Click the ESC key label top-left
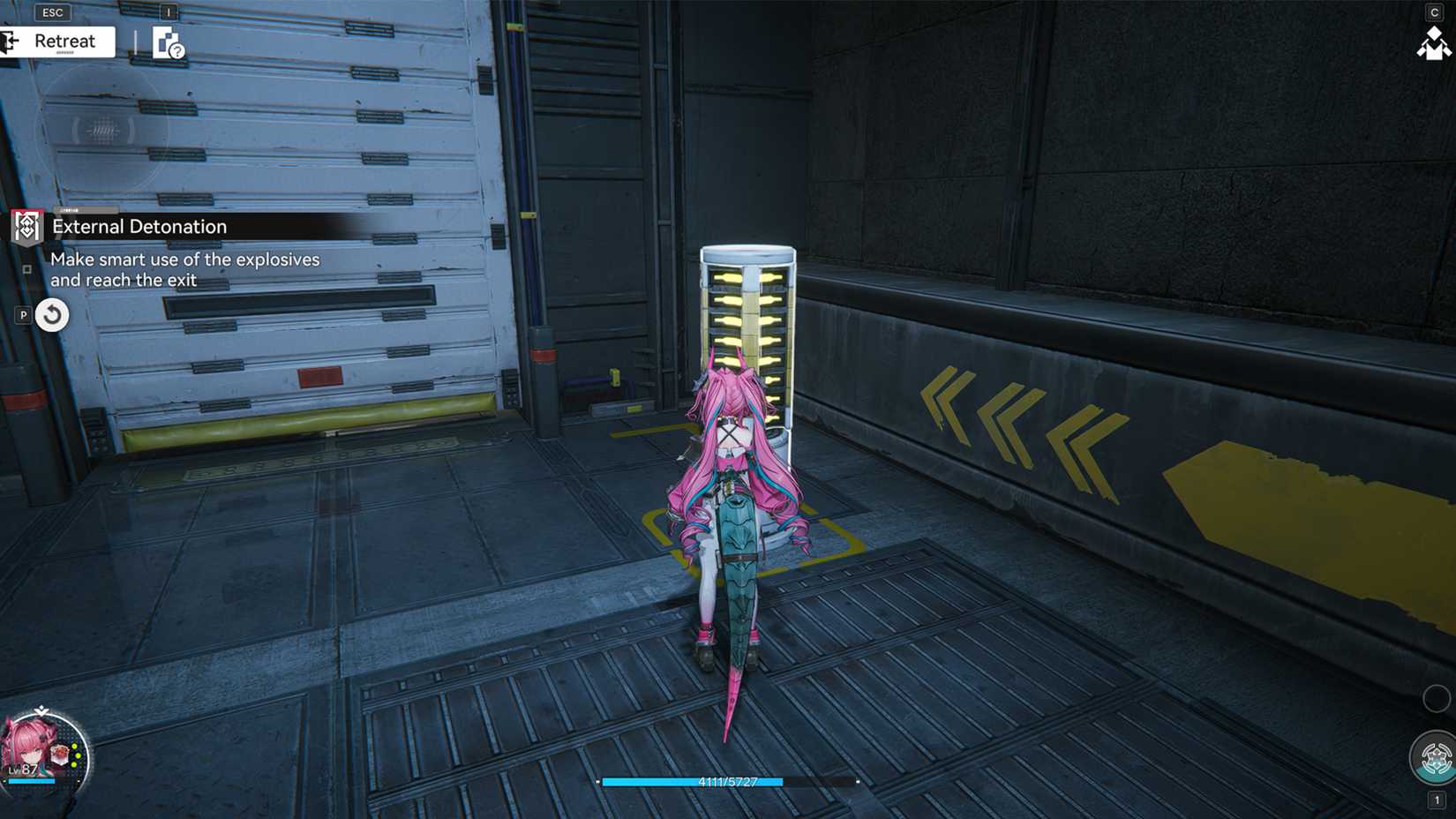Screen dimensions: 1456x819 click(52, 12)
